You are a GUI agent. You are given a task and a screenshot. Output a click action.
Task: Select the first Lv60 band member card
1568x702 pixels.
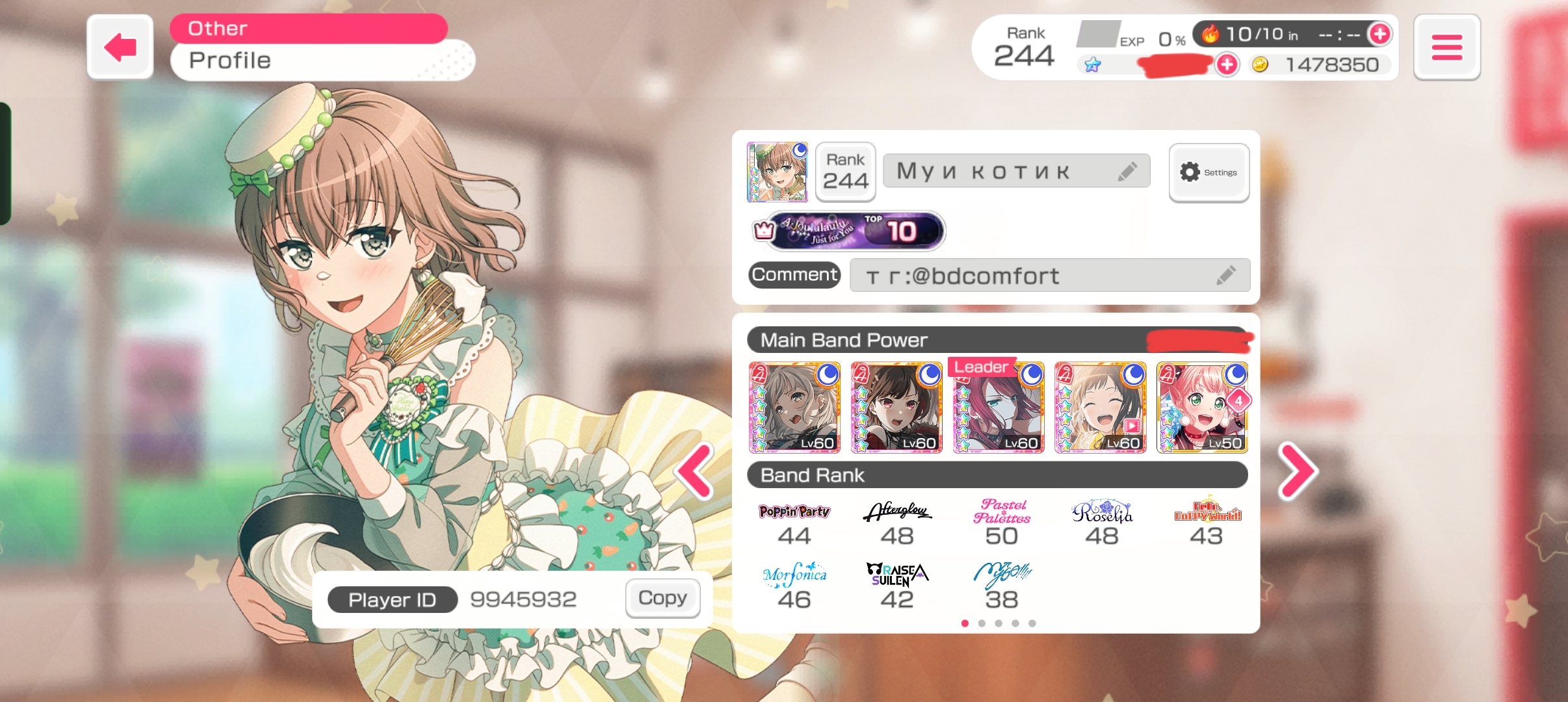pos(794,408)
